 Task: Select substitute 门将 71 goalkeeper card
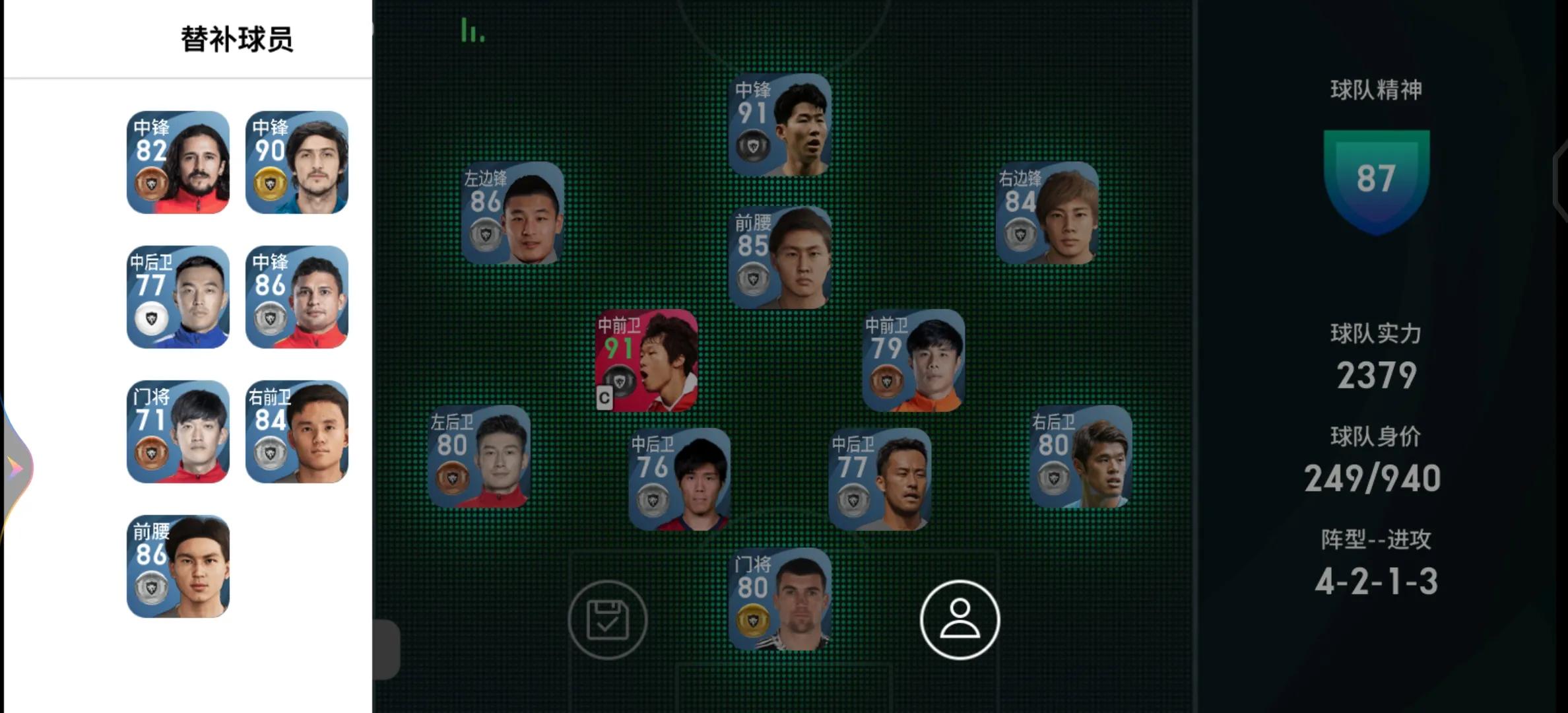pos(178,432)
